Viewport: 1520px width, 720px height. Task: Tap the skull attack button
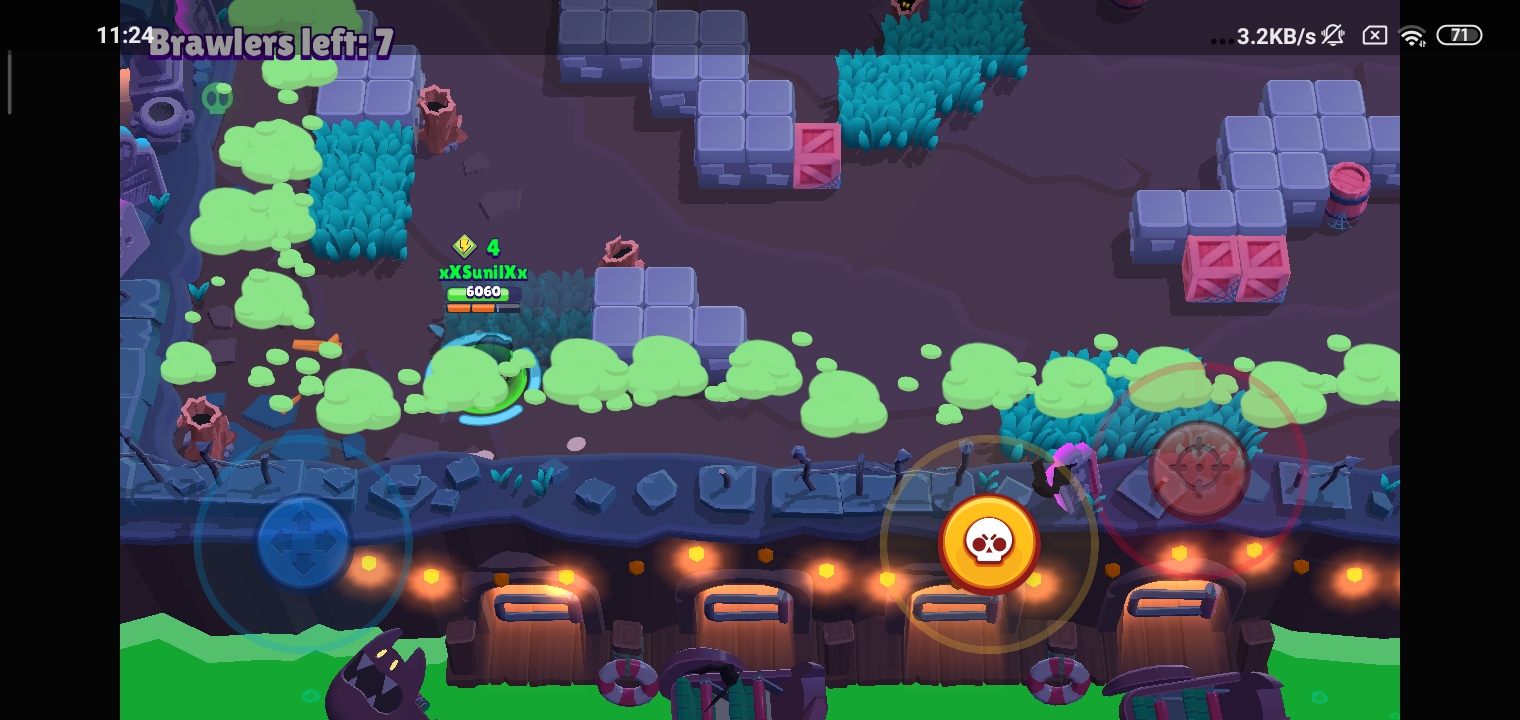pos(990,543)
